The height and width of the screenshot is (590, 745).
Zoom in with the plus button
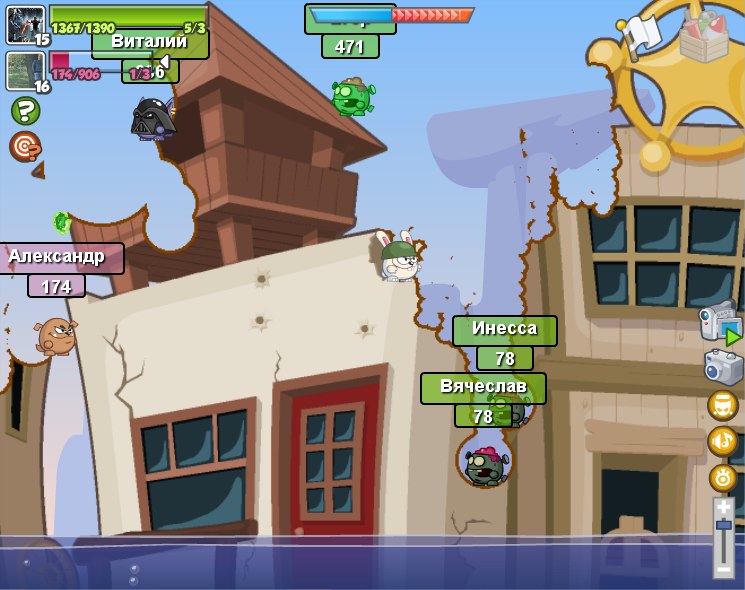coord(723,508)
